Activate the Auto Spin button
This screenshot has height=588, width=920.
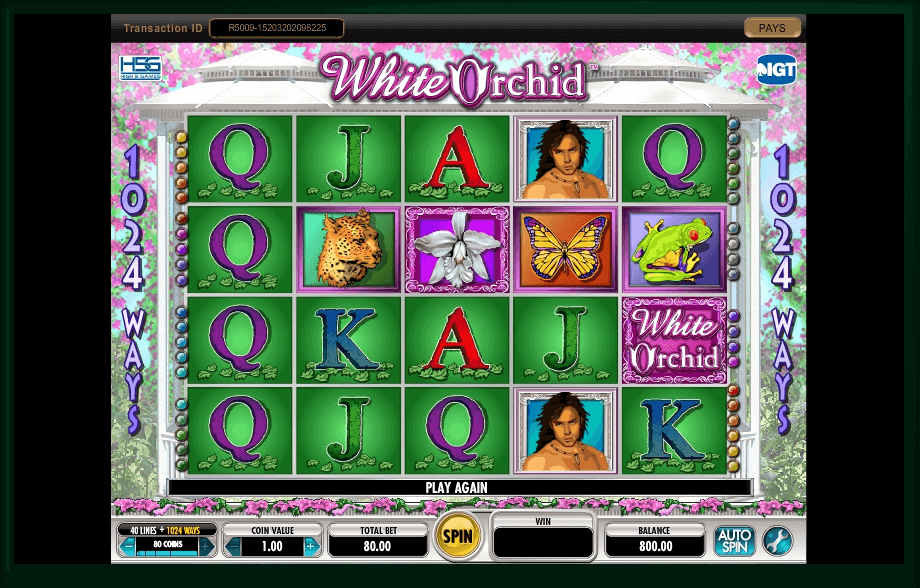[734, 541]
